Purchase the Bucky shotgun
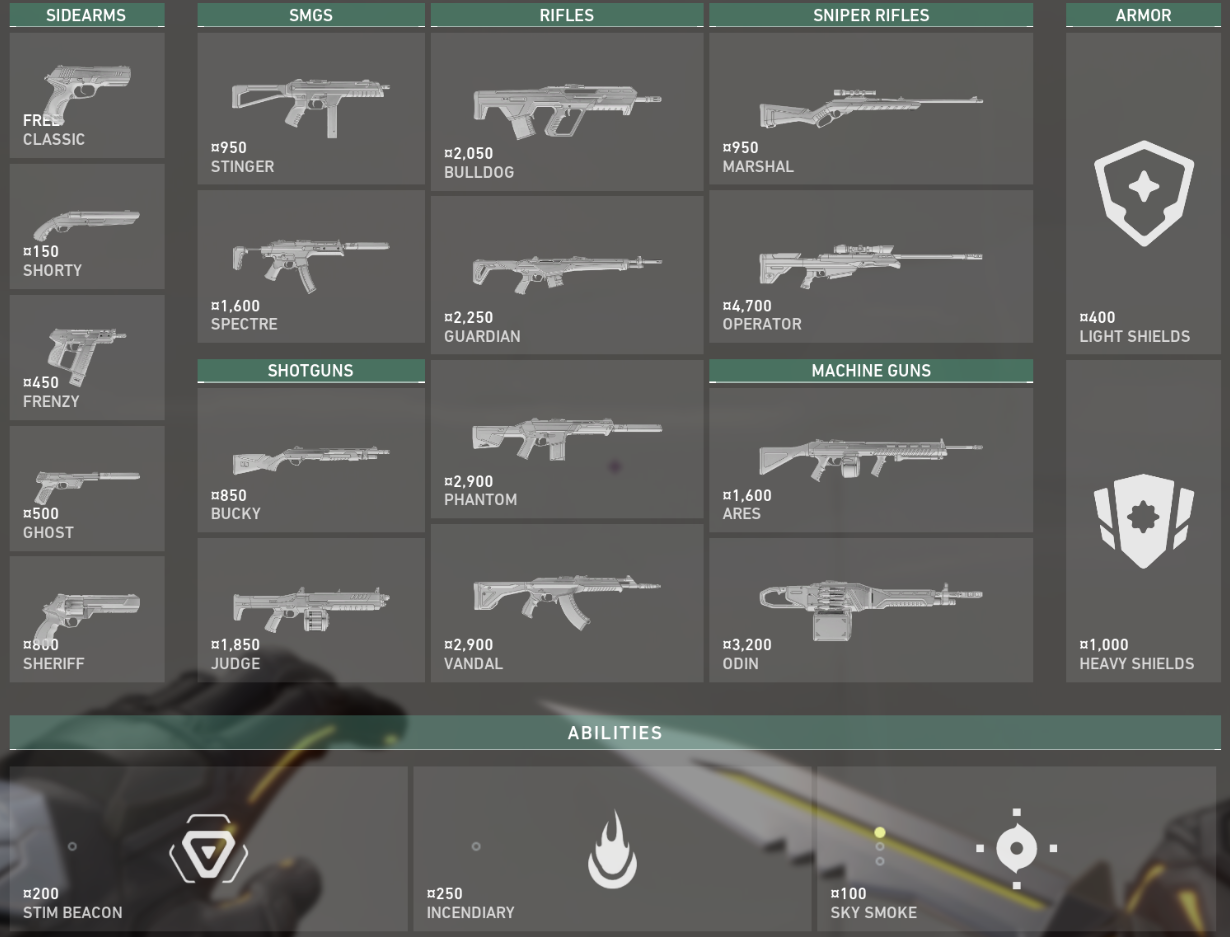Screen dimensions: 1230x937 311,460
